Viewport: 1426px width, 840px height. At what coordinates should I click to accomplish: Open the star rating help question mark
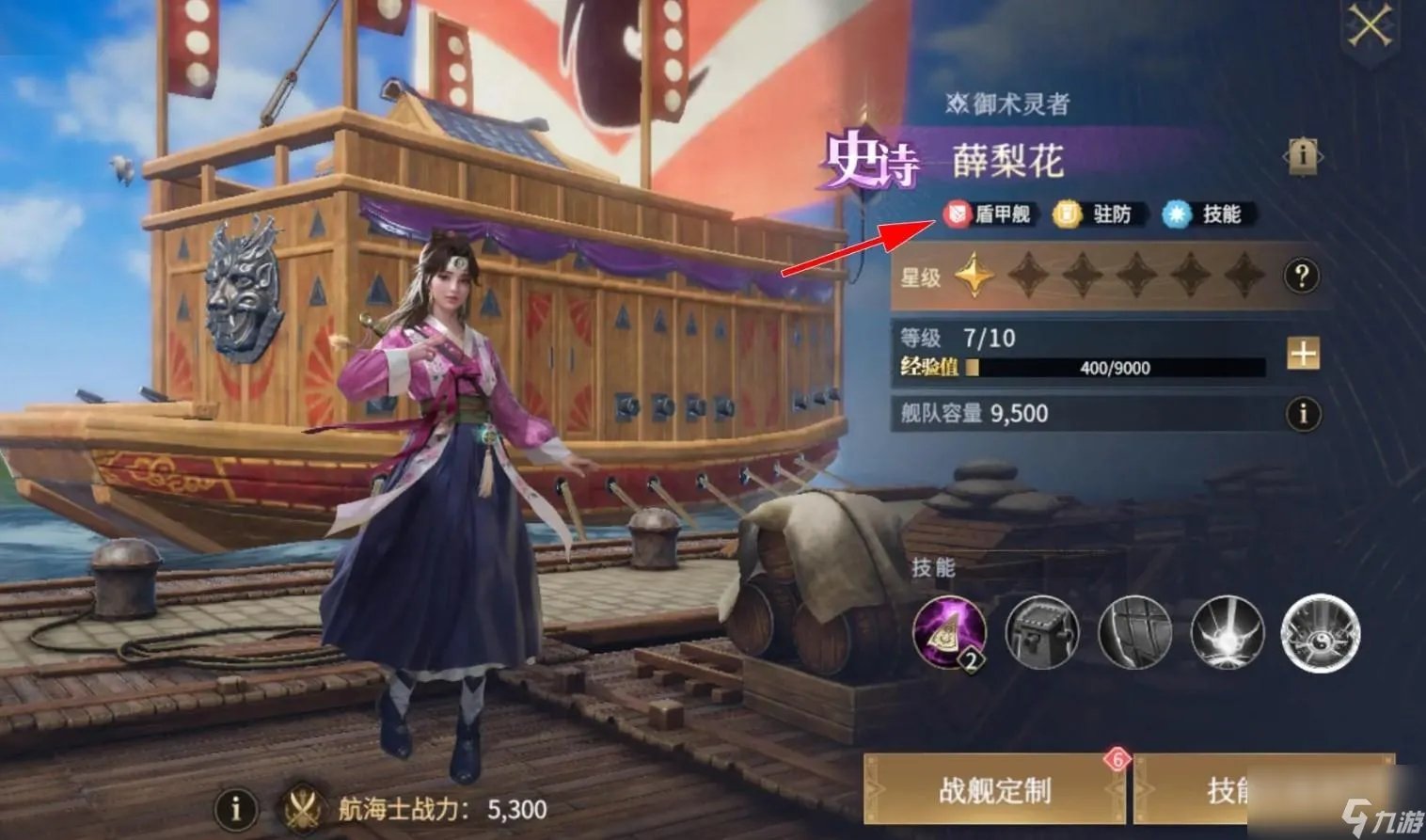point(1302,276)
